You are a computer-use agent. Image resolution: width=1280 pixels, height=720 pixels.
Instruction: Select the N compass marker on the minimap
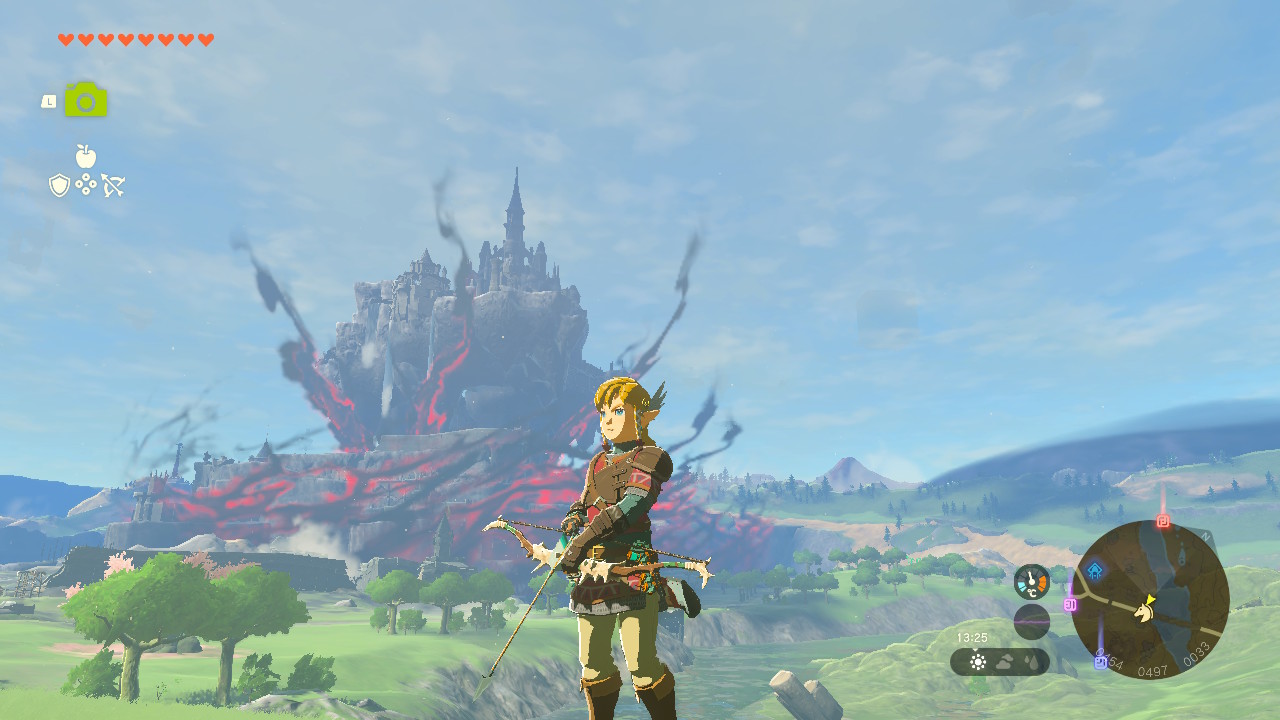point(1204,535)
